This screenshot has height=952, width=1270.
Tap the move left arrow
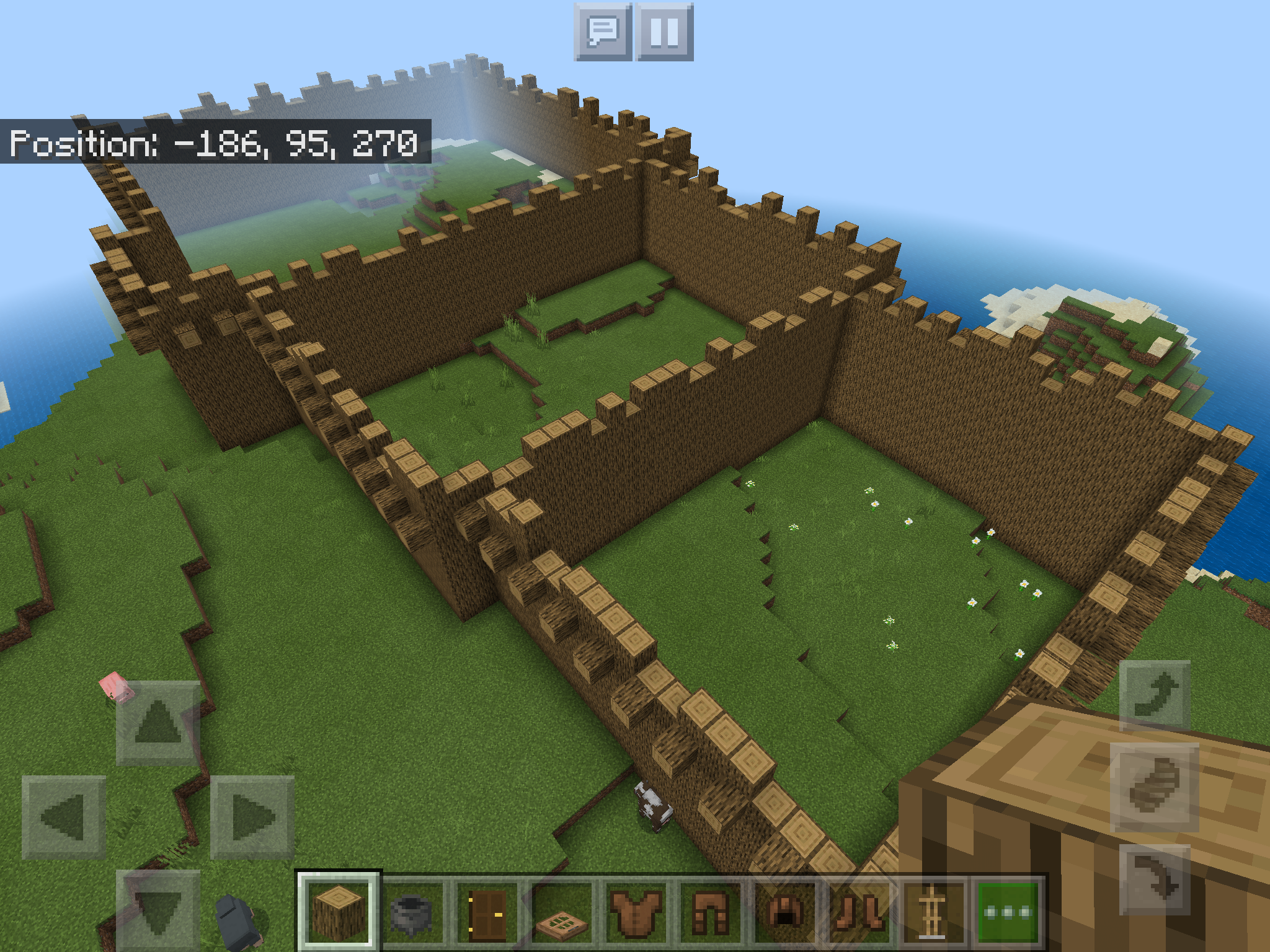click(64, 818)
